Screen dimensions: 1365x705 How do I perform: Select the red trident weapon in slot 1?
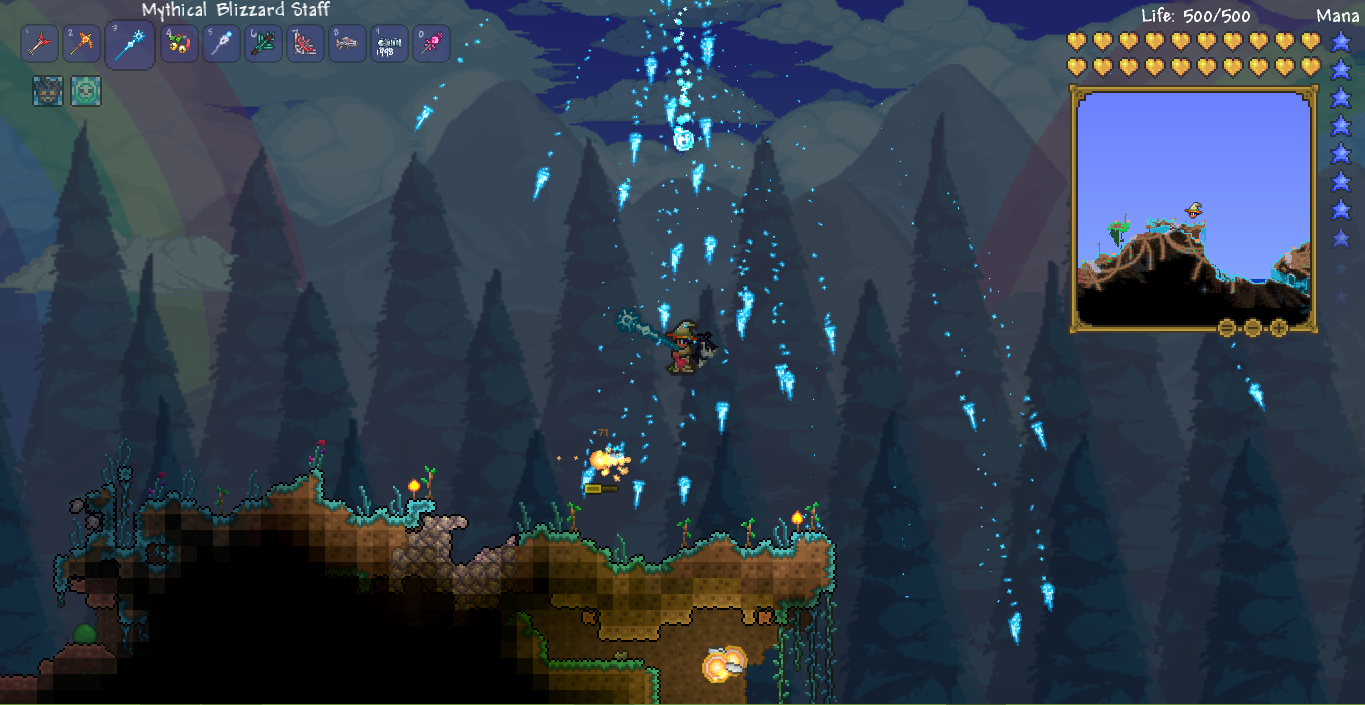(39, 44)
